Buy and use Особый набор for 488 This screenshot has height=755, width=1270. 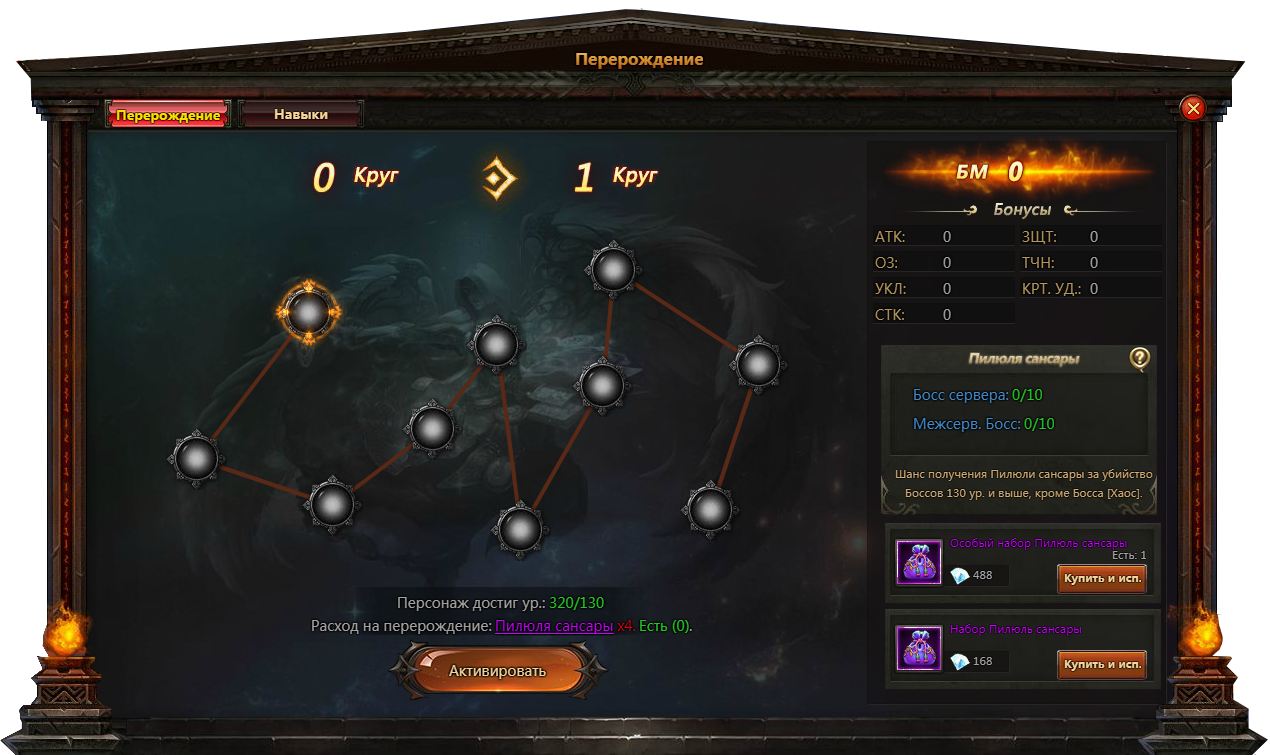(x=1101, y=579)
